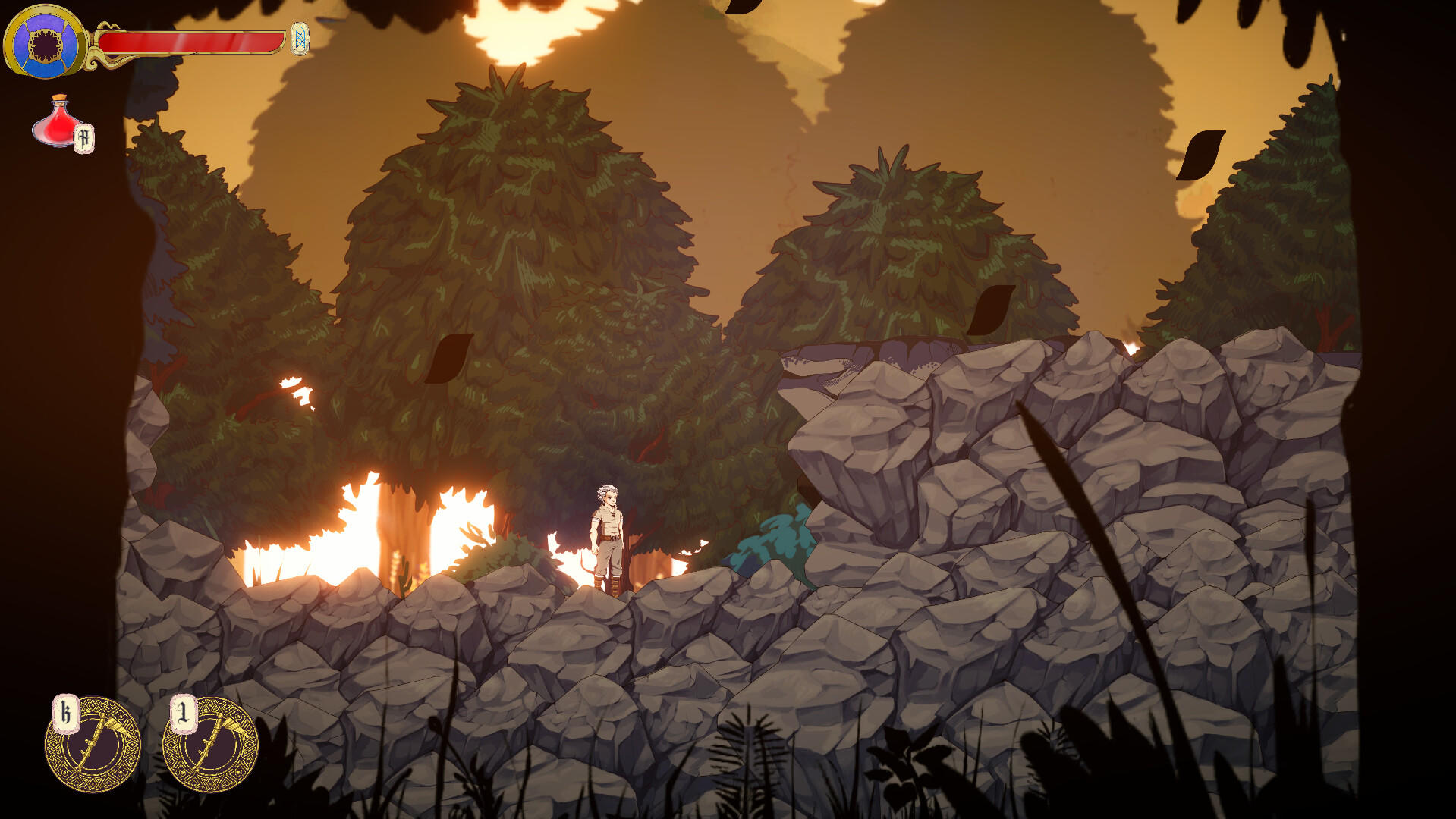
Task: Click the rune keybind label on the potion
Action: tap(83, 138)
